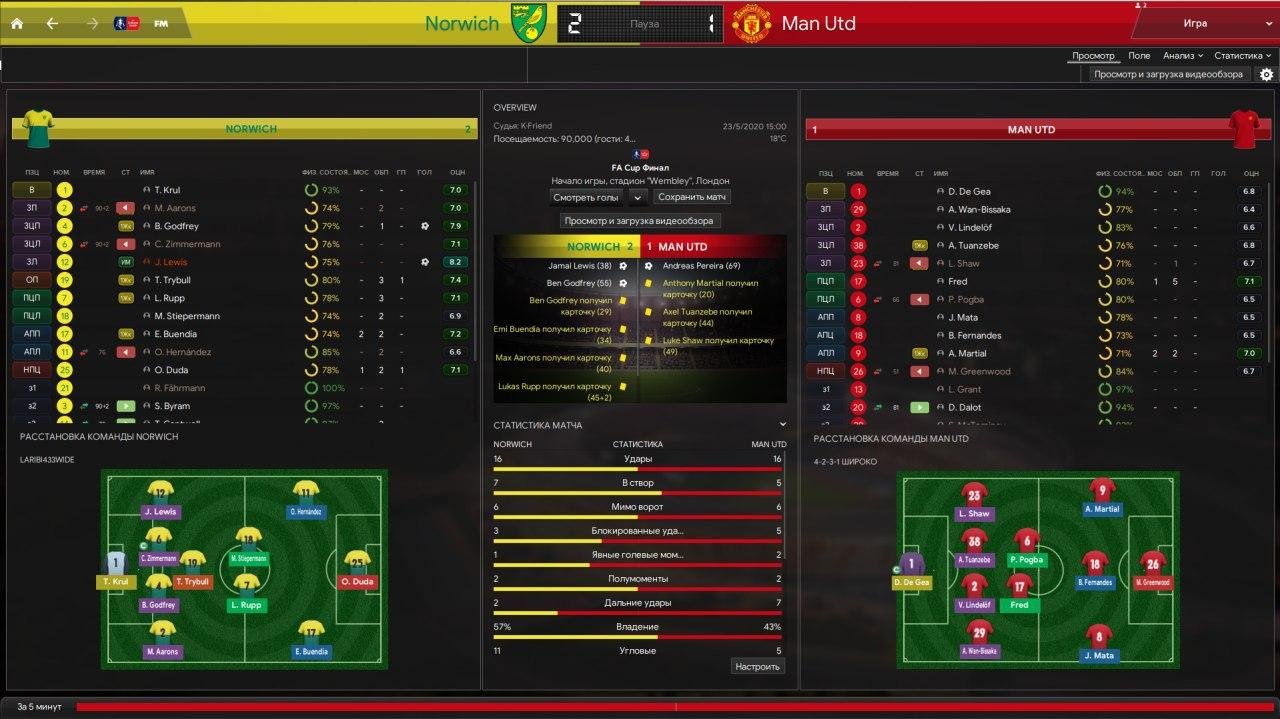Open settings via the gear icon
This screenshot has height=719, width=1280.
[1266, 75]
